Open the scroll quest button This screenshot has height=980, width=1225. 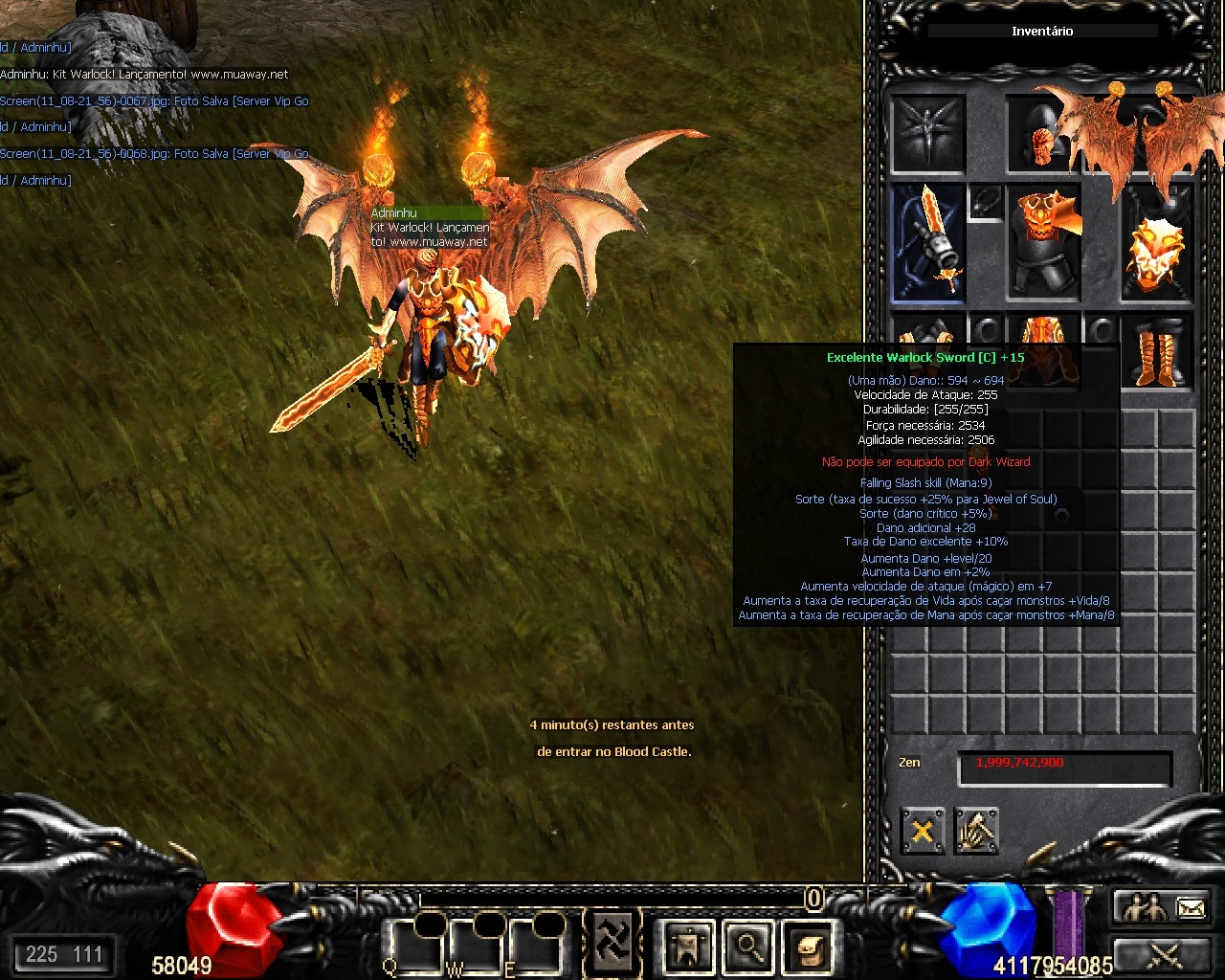click(x=807, y=947)
